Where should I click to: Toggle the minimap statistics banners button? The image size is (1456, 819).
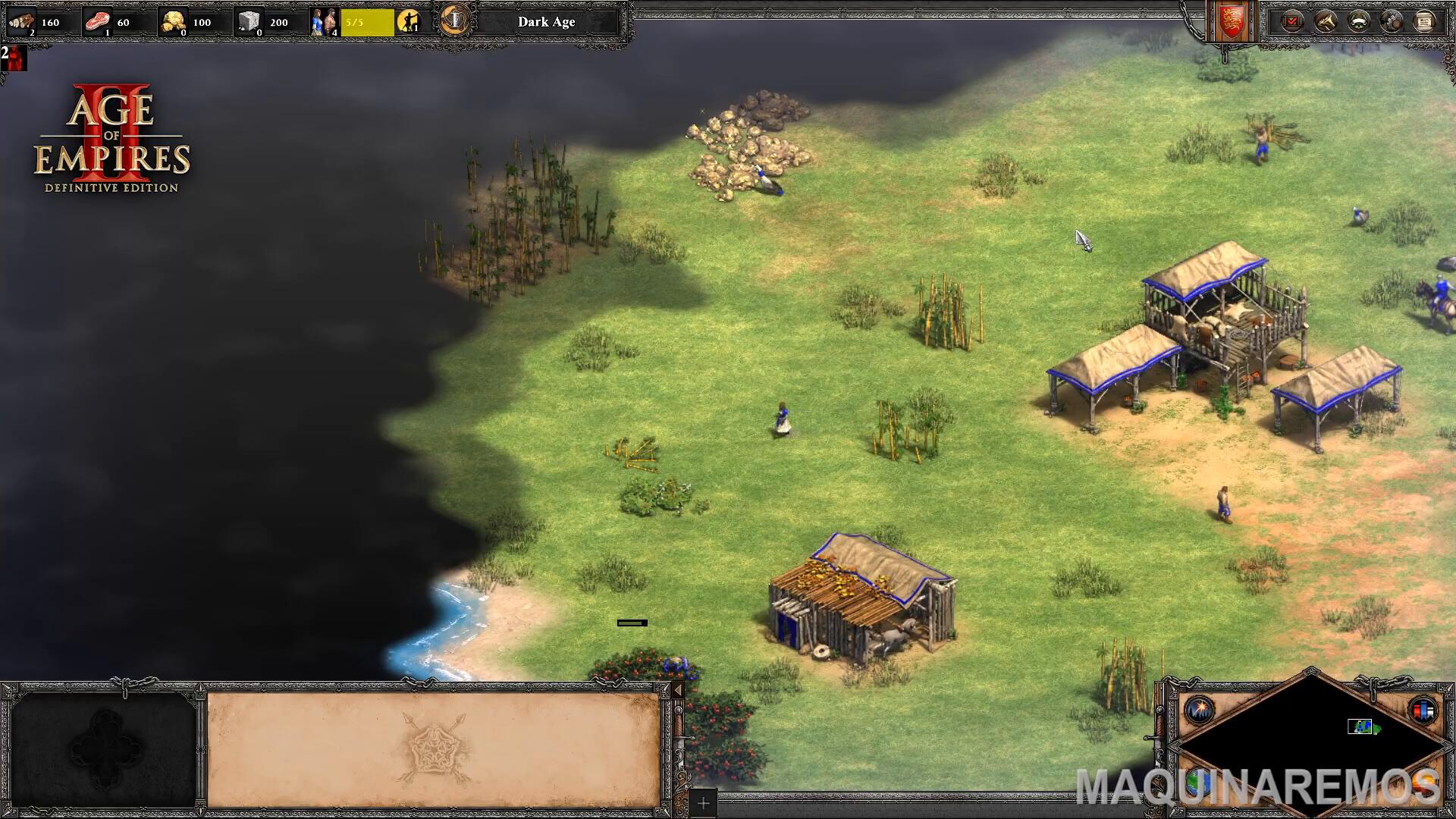pos(1423,710)
